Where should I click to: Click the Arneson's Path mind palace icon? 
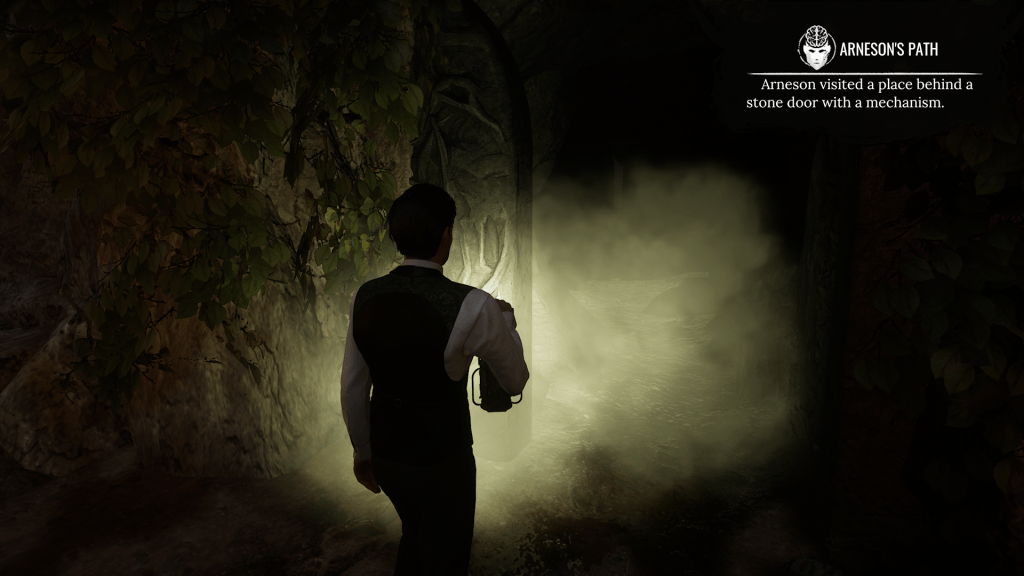816,47
